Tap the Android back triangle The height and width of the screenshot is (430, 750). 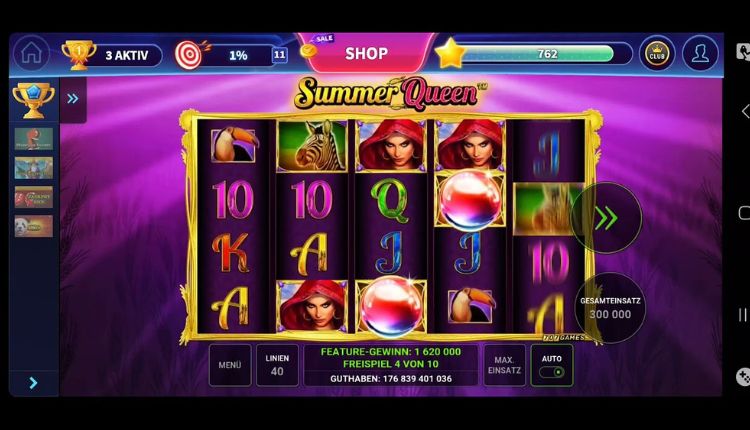[x=742, y=111]
